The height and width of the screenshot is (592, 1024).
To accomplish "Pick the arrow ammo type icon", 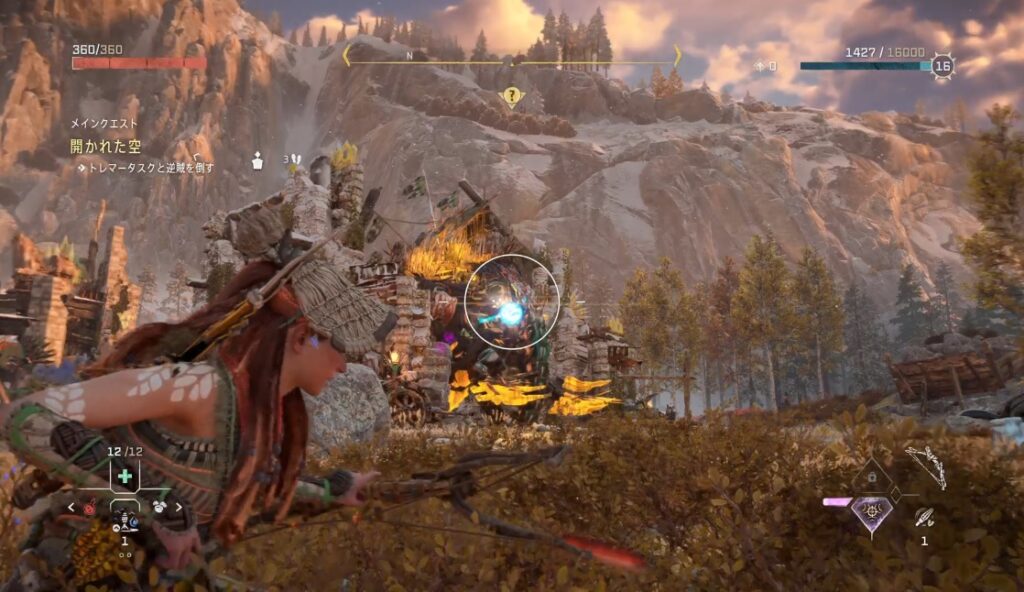I will click(x=924, y=517).
